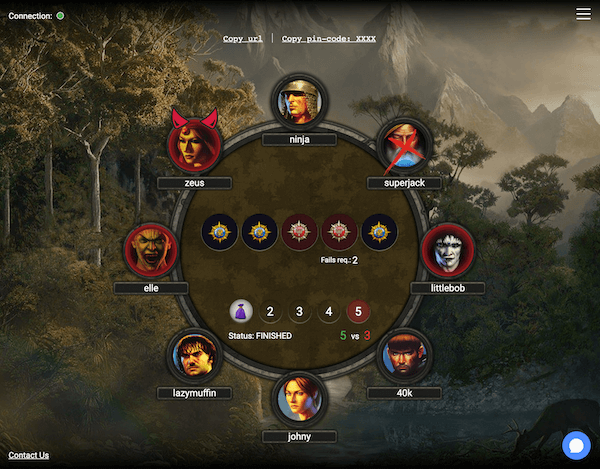The image size is (600, 469).
Task: Select mission round 4
Action: click(x=328, y=312)
